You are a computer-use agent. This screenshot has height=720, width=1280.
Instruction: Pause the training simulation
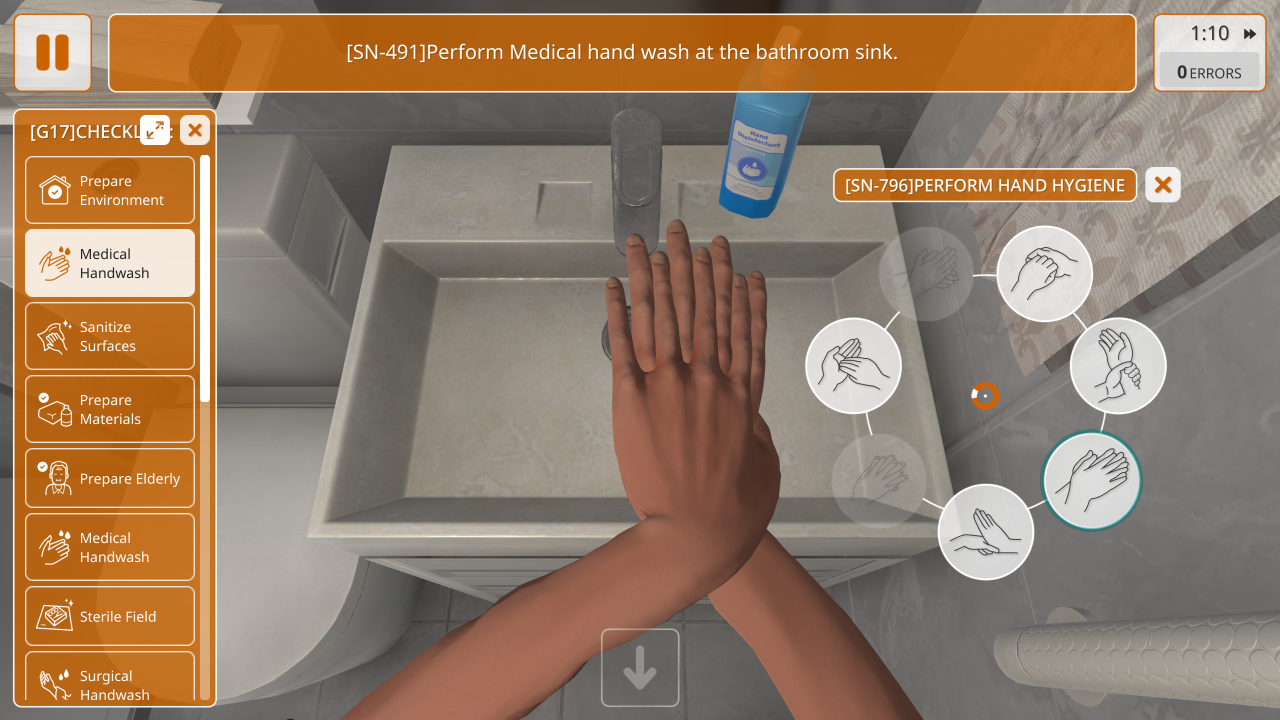(x=52, y=52)
